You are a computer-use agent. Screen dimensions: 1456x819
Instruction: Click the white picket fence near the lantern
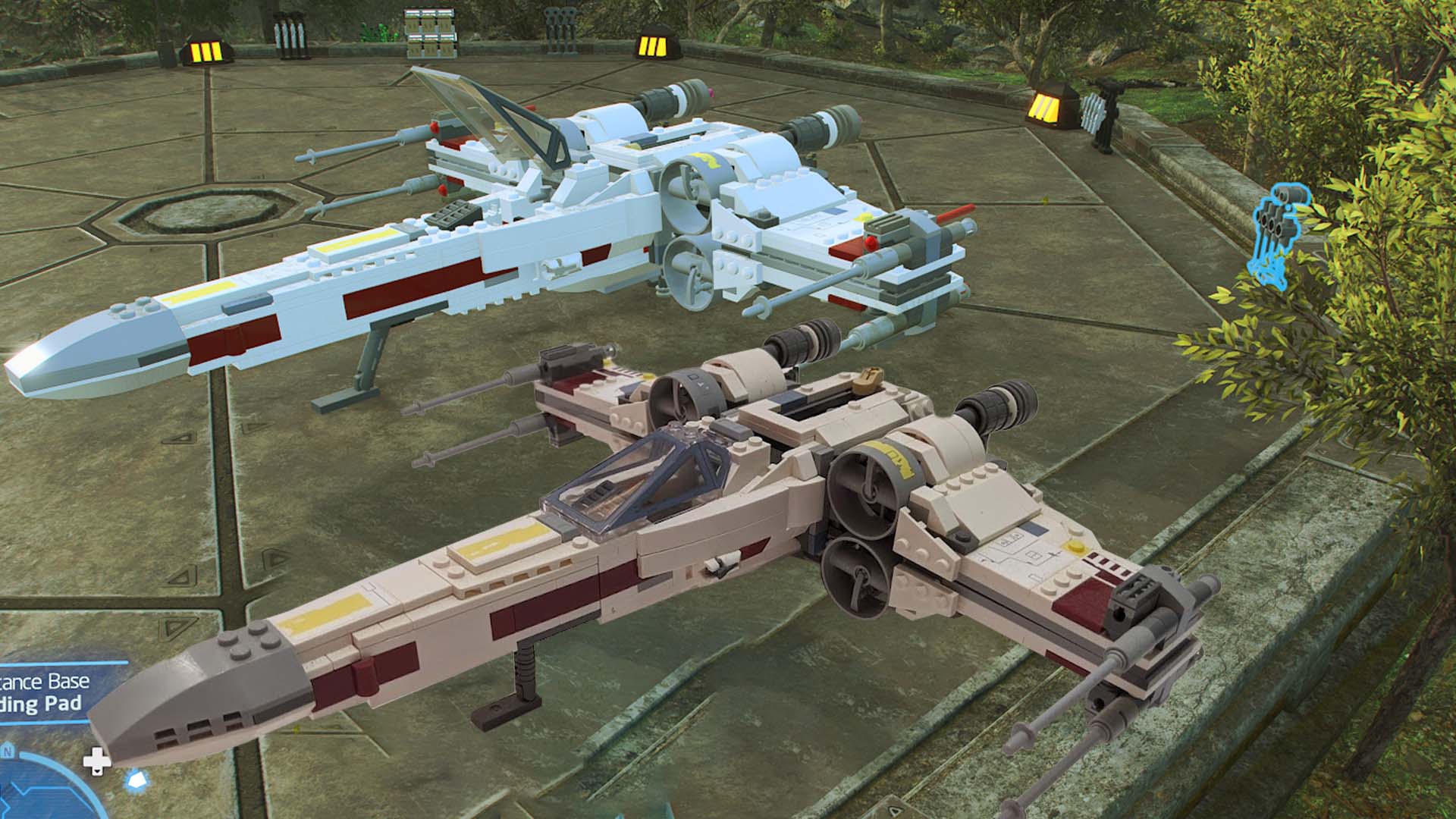(x=1094, y=114)
